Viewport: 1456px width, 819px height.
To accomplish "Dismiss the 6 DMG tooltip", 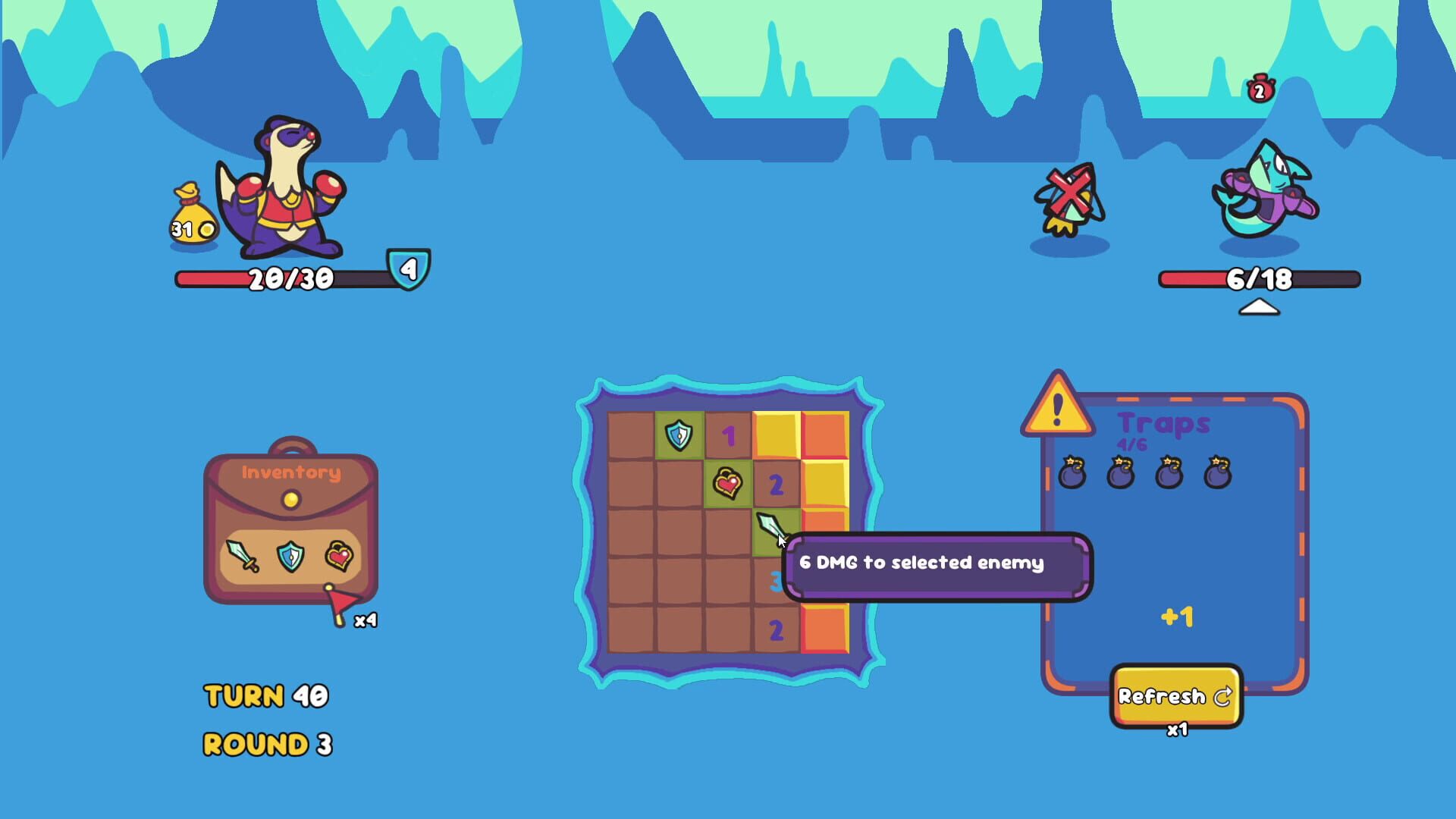I will tap(937, 564).
